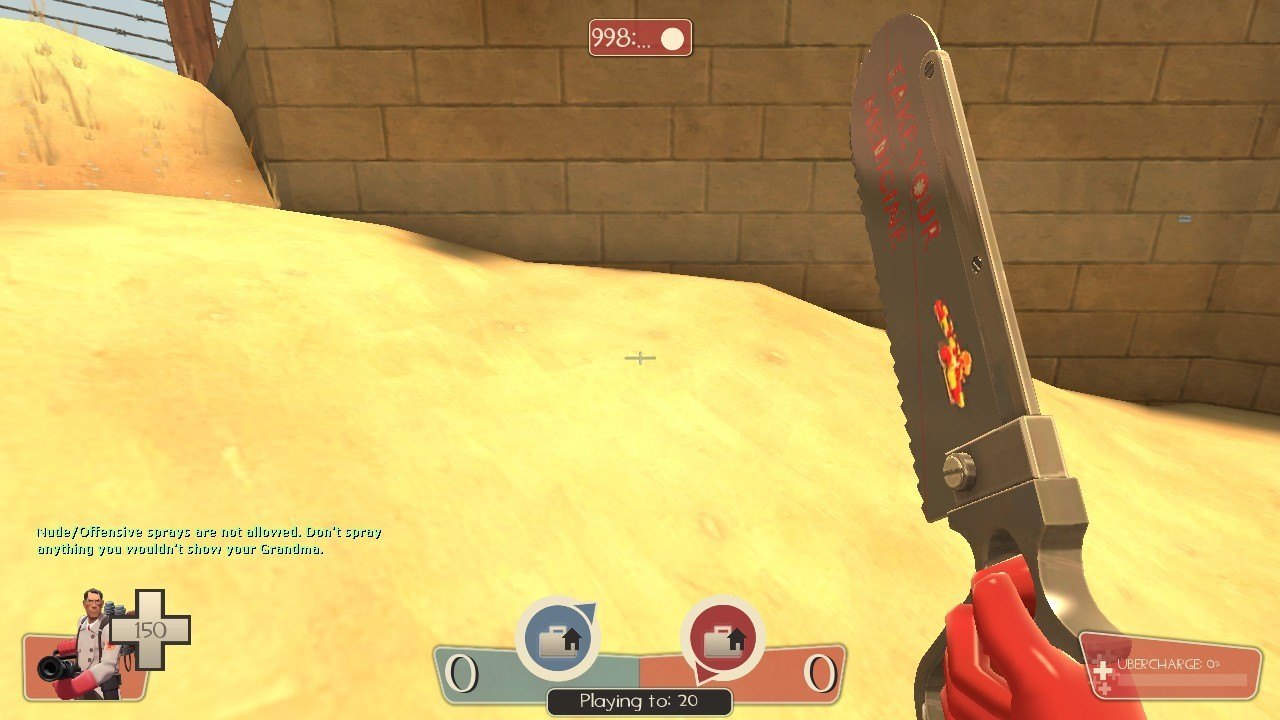Click the red team intelligence briefcase icon
This screenshot has height=720, width=1280.
tap(722, 639)
